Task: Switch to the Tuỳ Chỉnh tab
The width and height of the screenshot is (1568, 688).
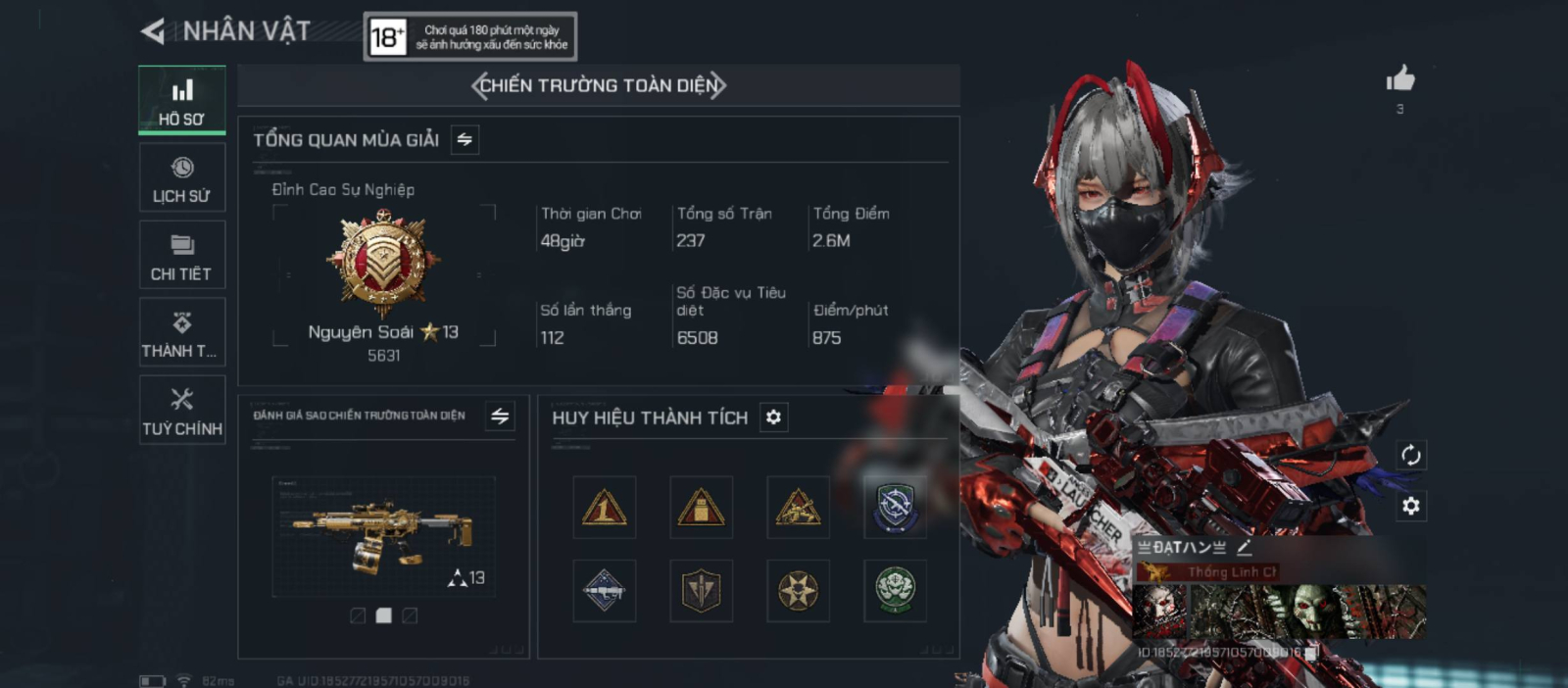Action: click(182, 410)
